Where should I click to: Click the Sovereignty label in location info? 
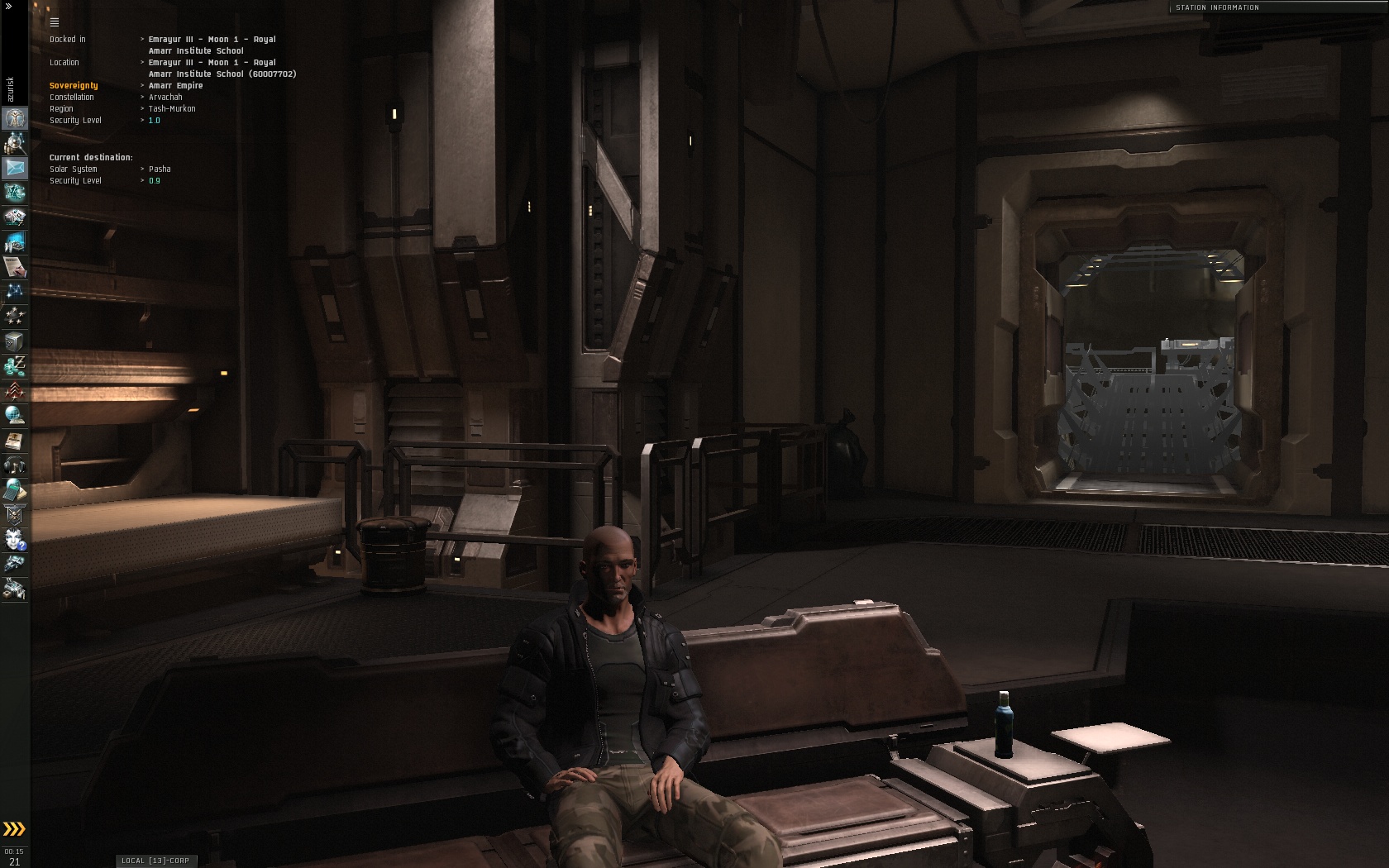(x=74, y=86)
